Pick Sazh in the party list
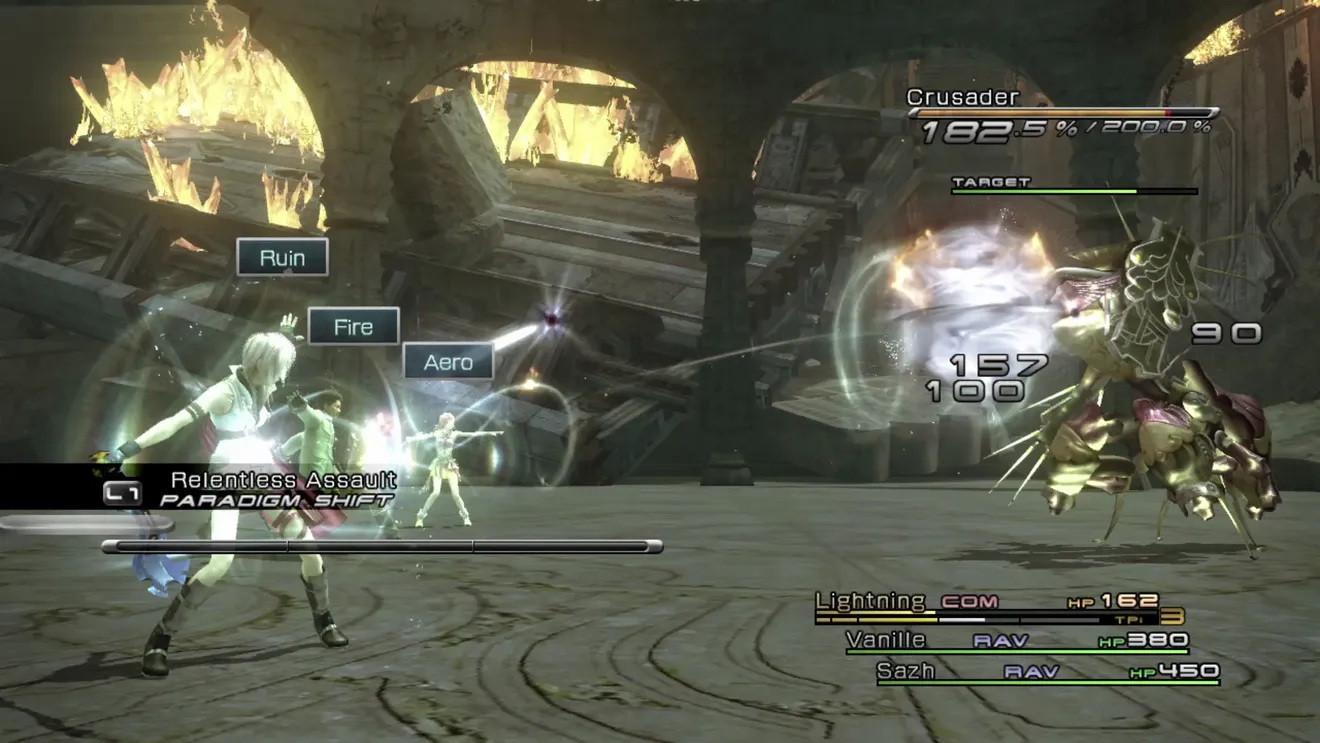 pyautogui.click(x=905, y=671)
